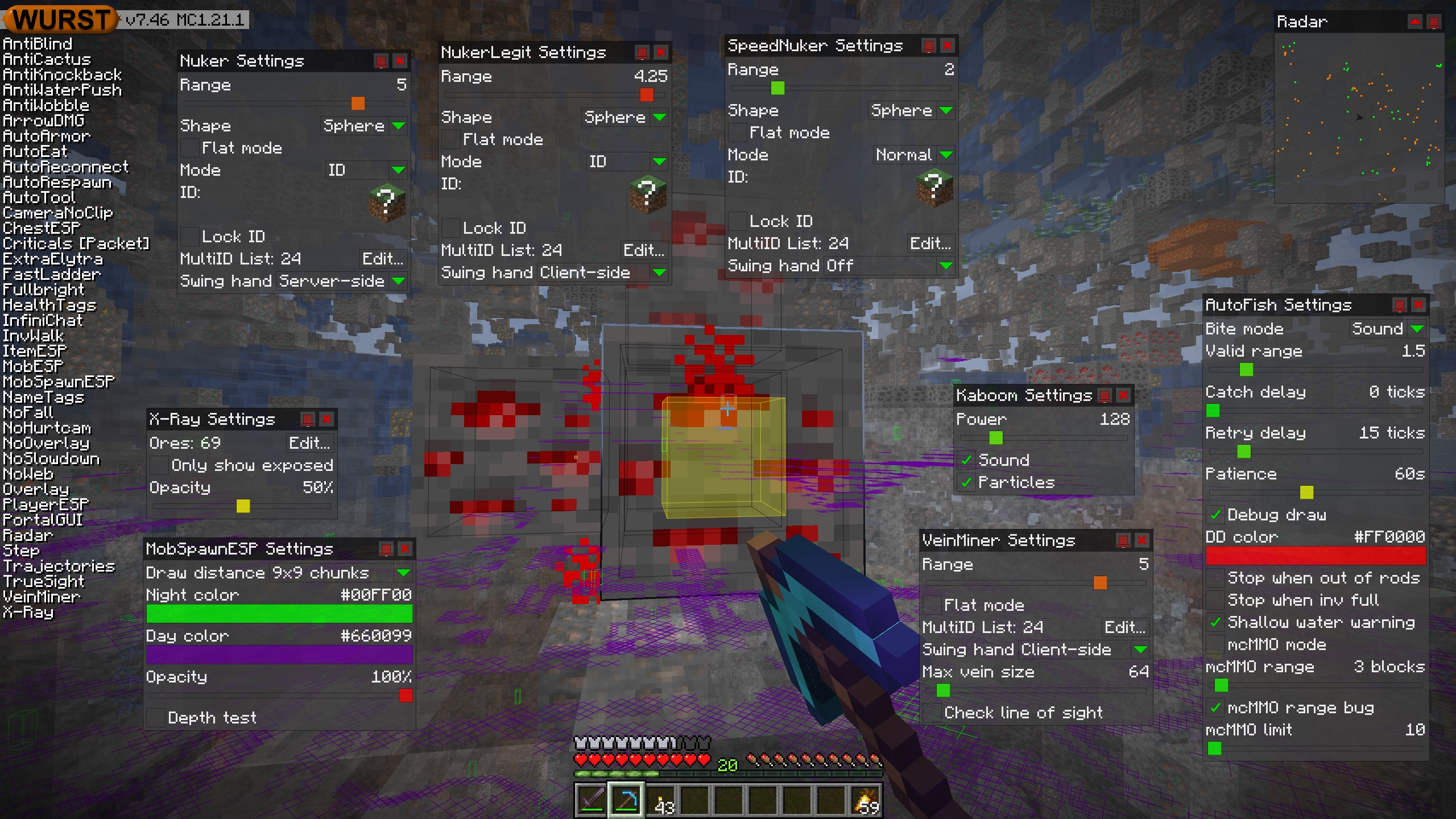Disable Particles in Kaboom Settings
Viewport: 1456px width, 819px height.
click(966, 482)
